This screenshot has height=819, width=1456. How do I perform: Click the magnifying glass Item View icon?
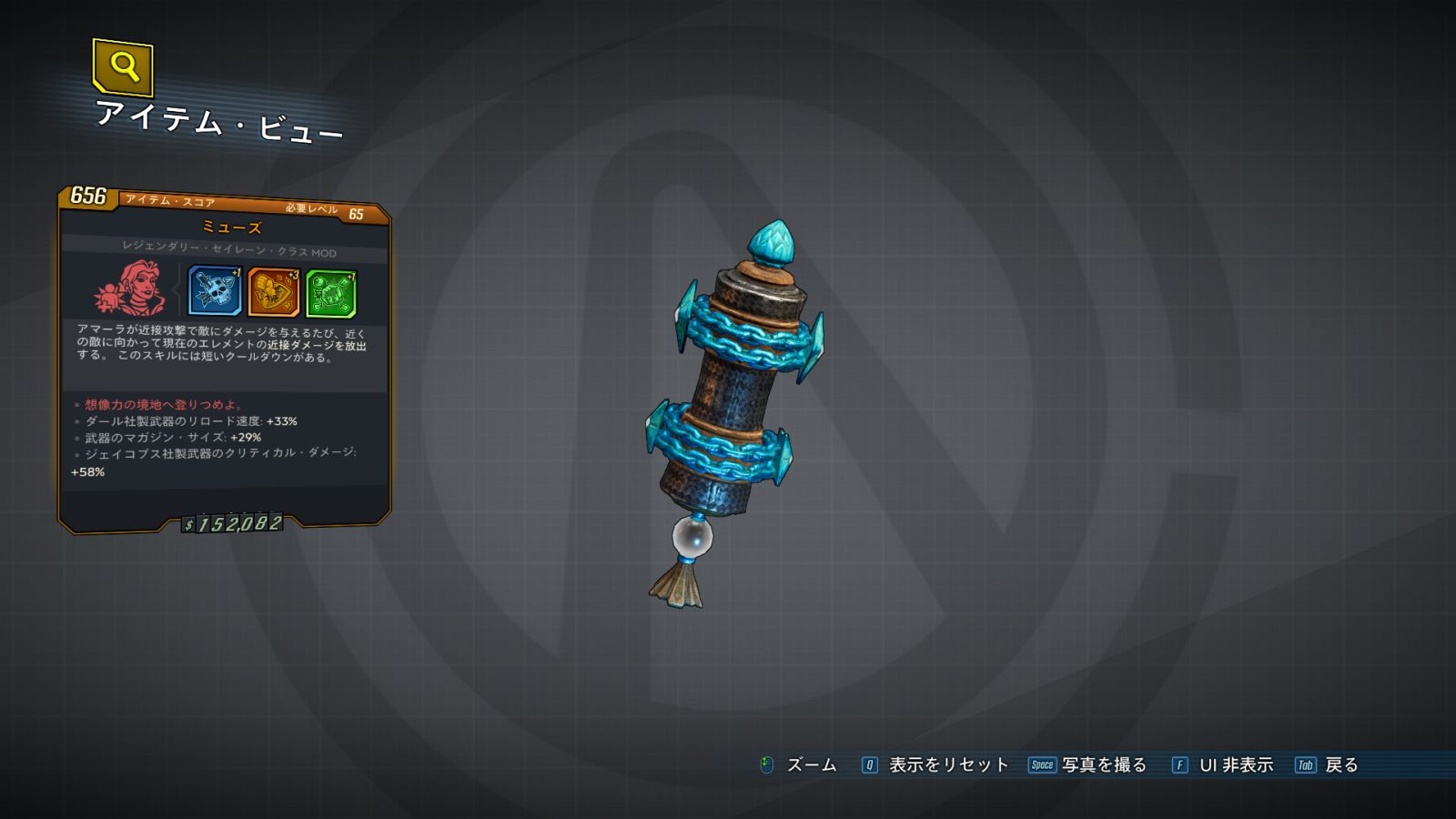(123, 66)
